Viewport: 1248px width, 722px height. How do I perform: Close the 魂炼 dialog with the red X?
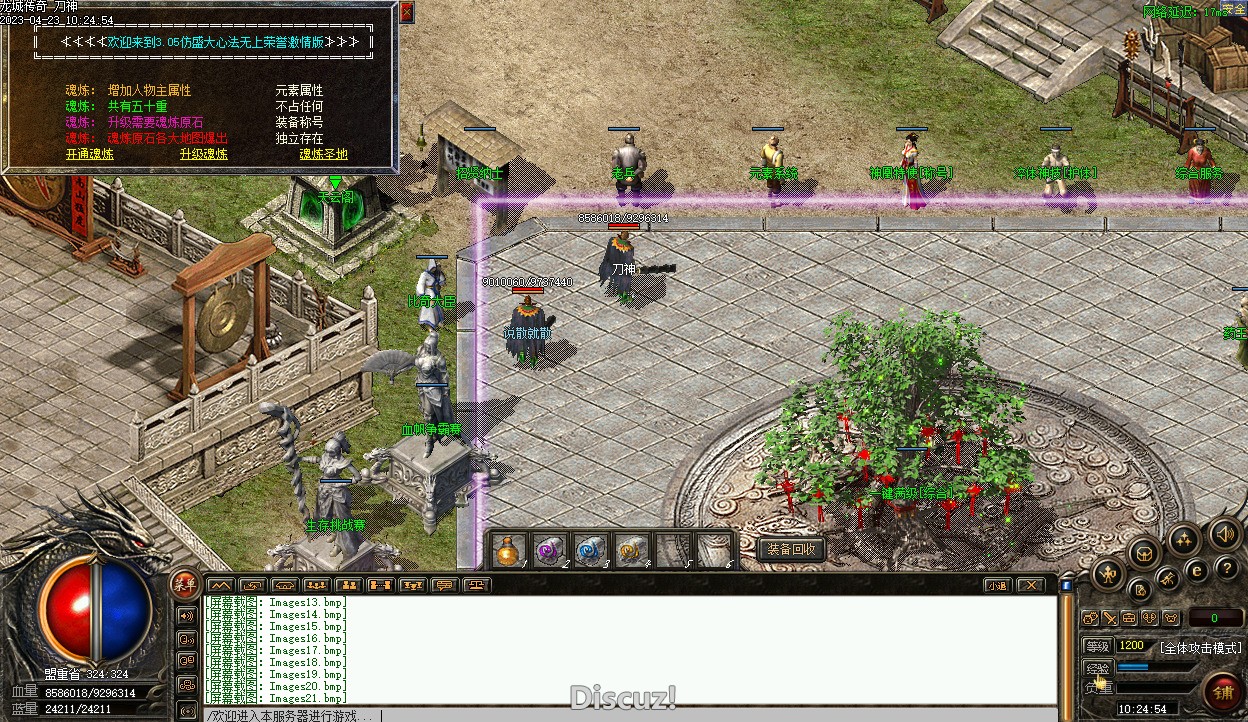pos(406,12)
